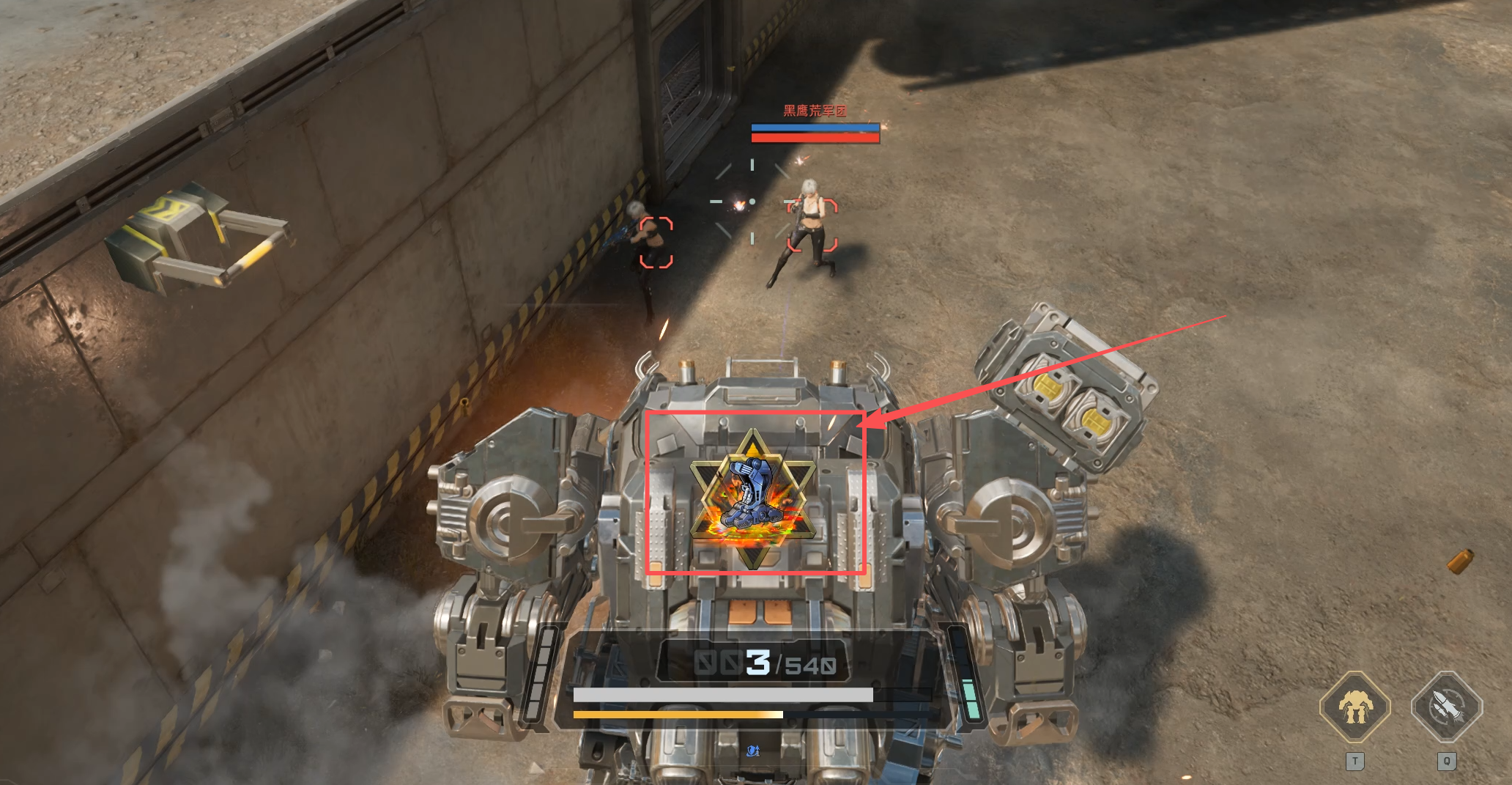The width and height of the screenshot is (1512, 785).
Task: Select the star-shaped mech emblem badge
Action: pos(752,500)
